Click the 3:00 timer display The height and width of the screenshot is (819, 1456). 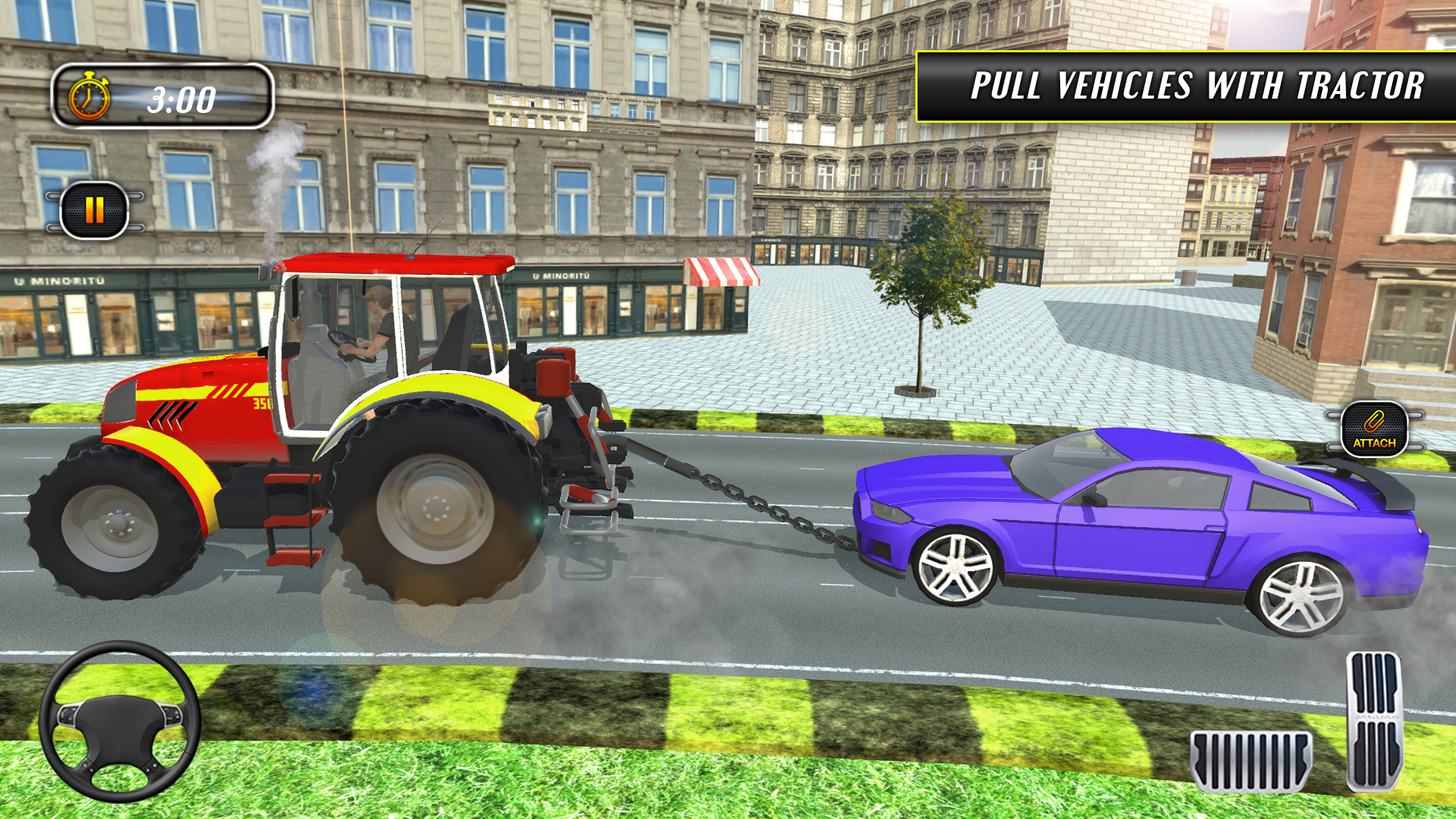coord(180,97)
